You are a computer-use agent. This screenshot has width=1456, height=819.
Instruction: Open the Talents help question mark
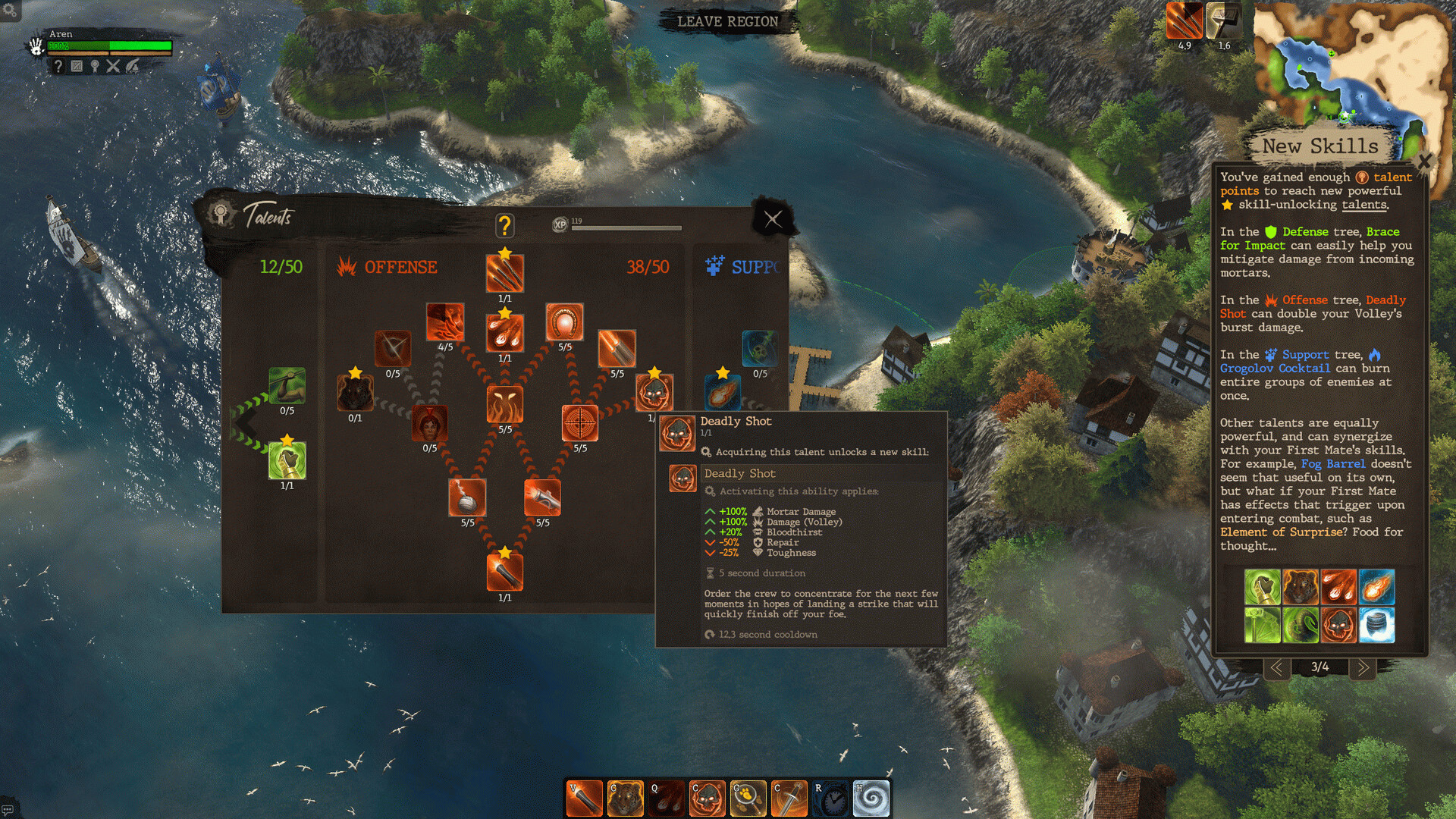504,225
